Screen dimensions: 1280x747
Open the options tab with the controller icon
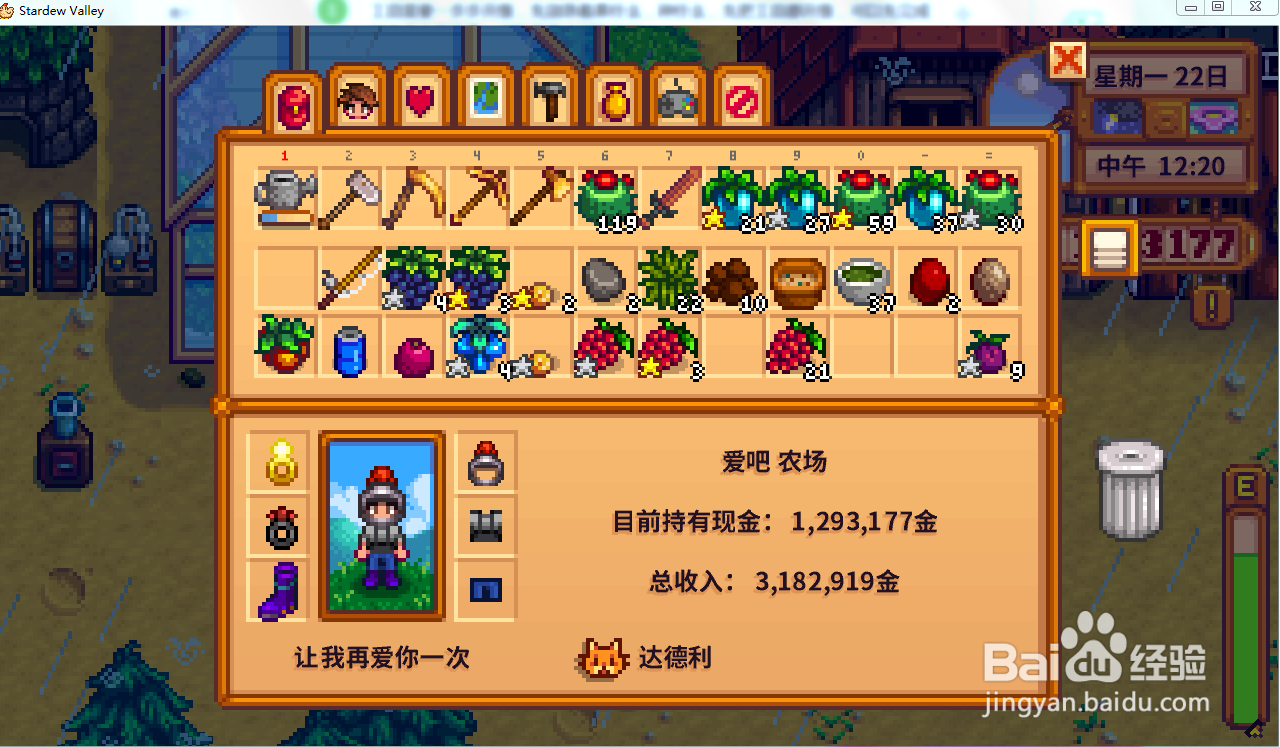pos(677,100)
